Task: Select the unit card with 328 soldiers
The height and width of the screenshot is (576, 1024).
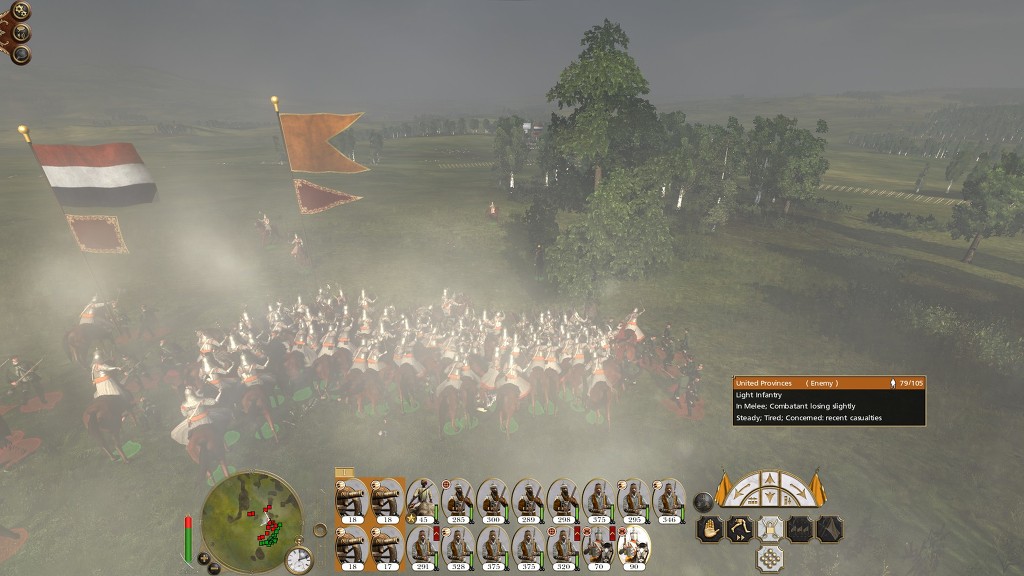Action: (457, 547)
